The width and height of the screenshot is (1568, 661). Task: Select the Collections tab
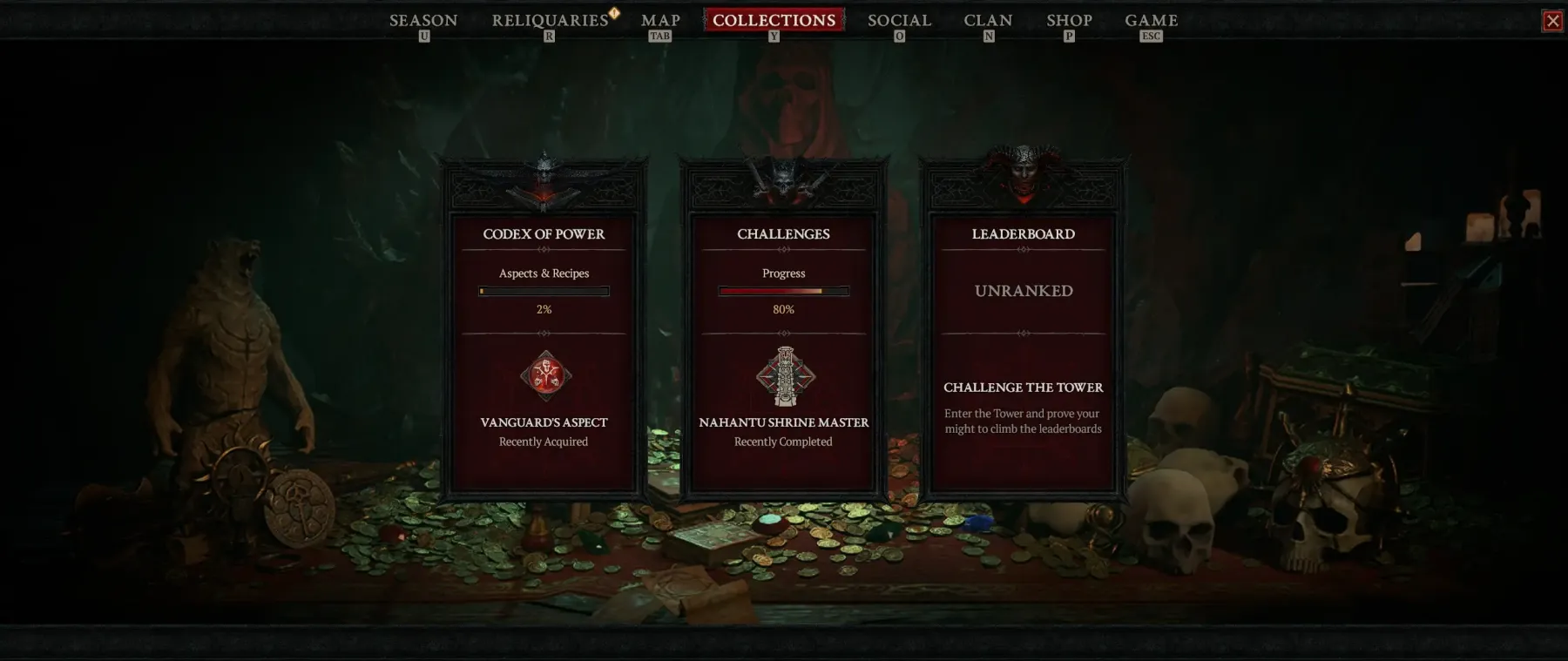(774, 20)
